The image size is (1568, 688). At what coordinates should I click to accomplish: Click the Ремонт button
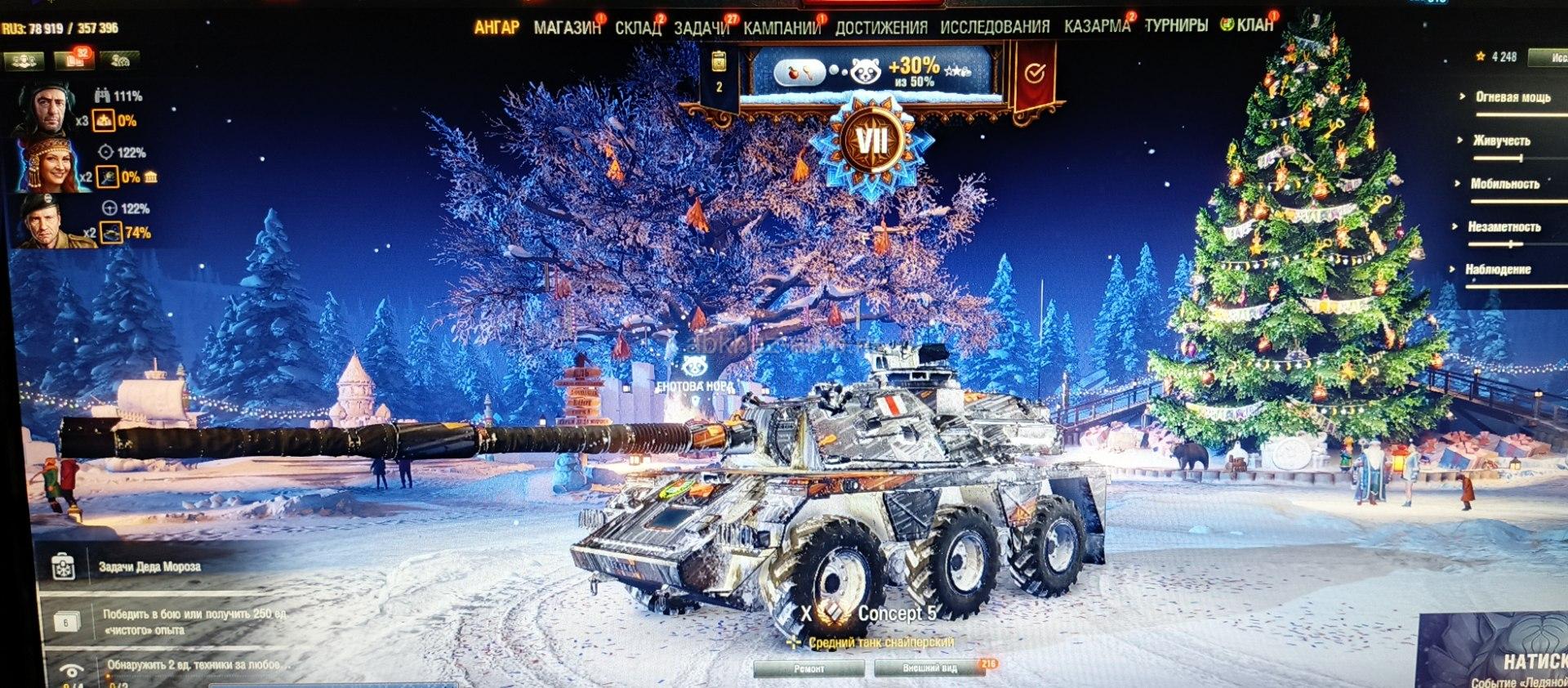[808, 668]
